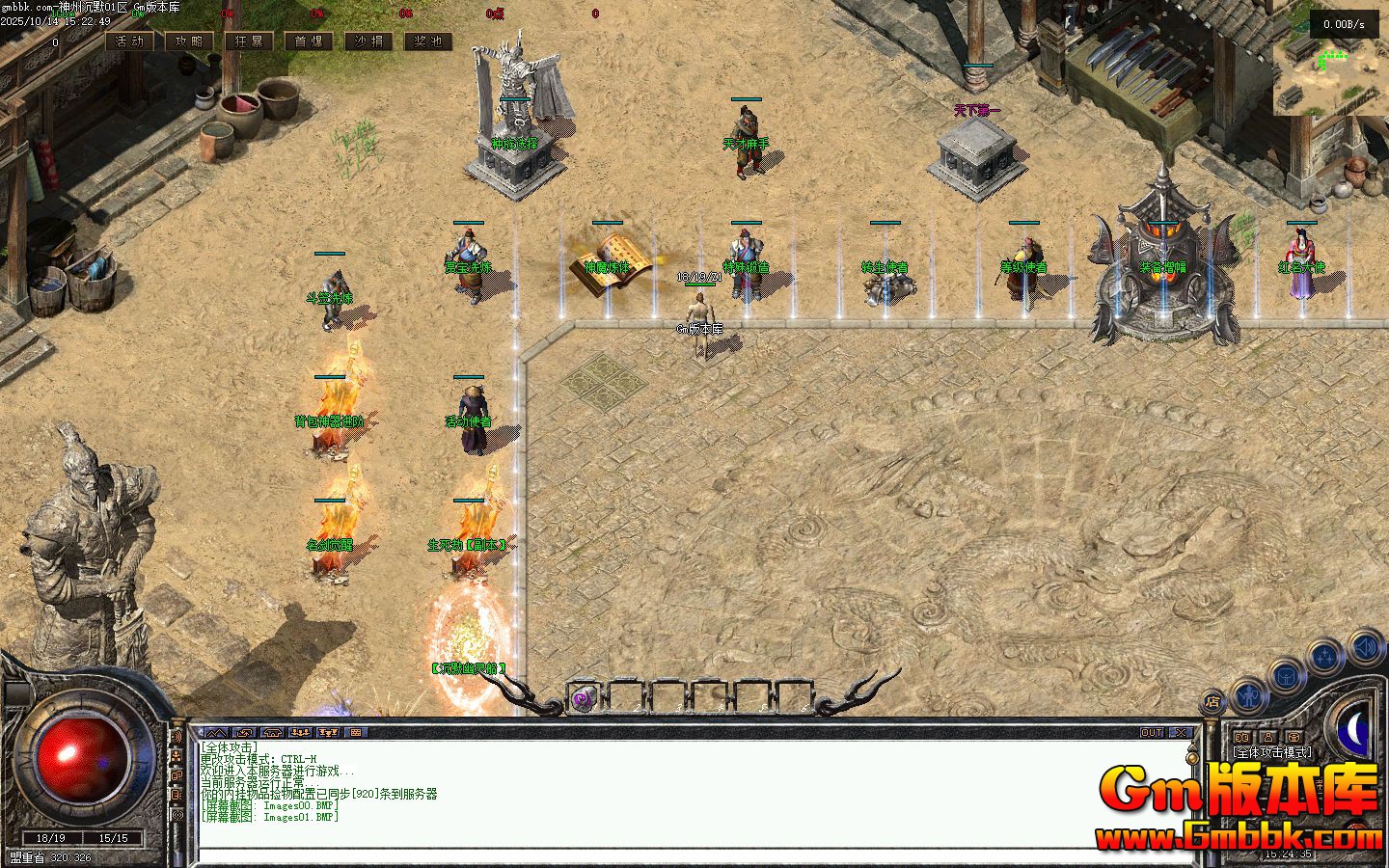
Task: Click the grid chat toolbar button
Action: (x=356, y=733)
